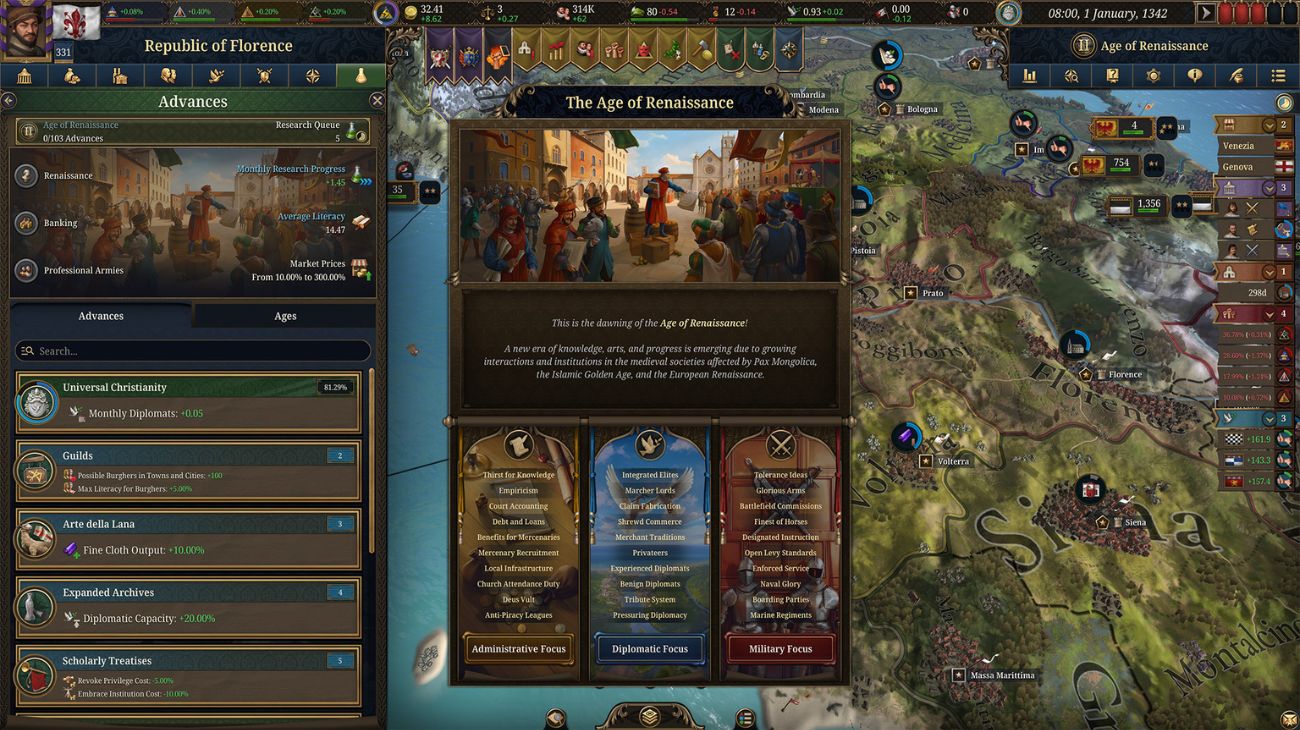Open the game concepts info bubble icon
The width and height of the screenshot is (1300, 730).
(x=1195, y=75)
